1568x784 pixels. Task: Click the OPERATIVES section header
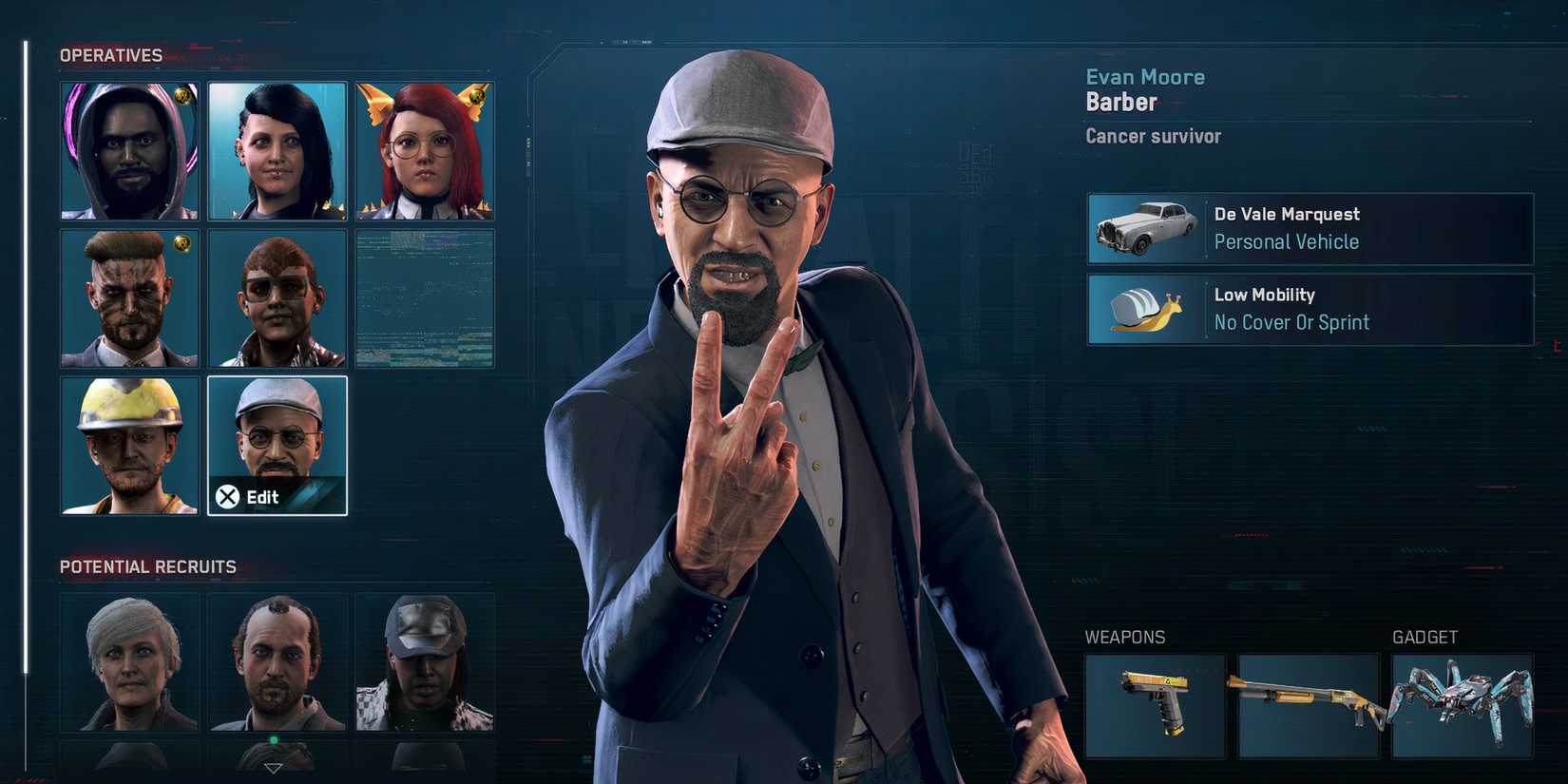pos(110,55)
